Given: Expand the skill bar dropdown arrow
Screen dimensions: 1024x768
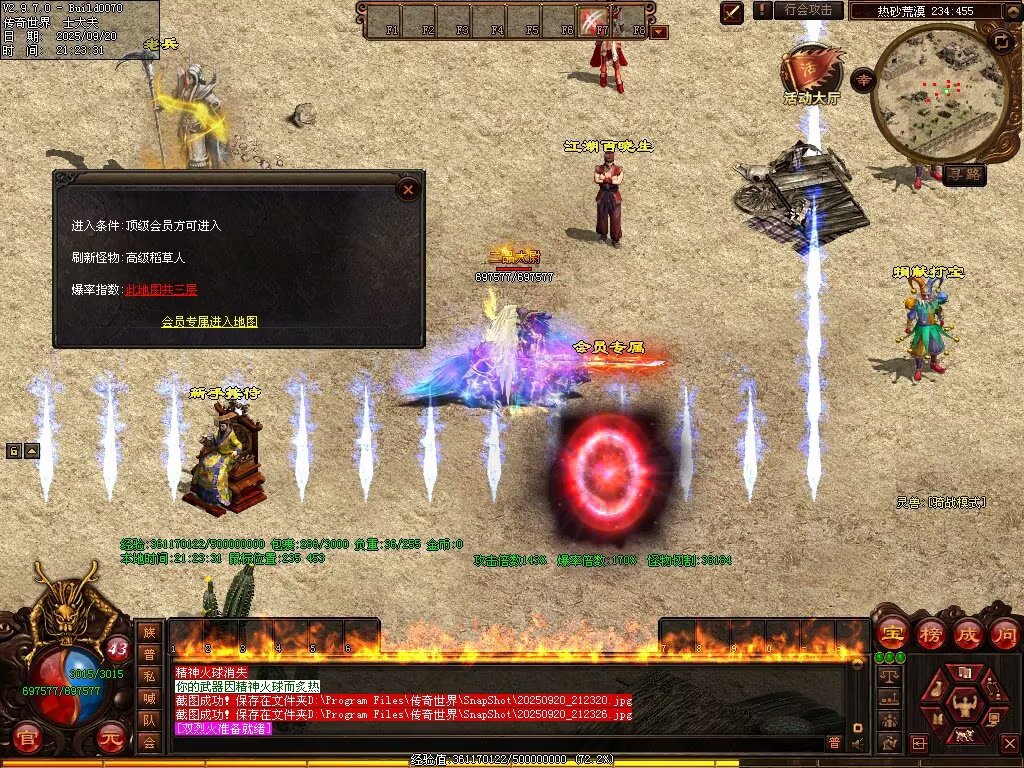Looking at the screenshot, I should coord(659,32).
